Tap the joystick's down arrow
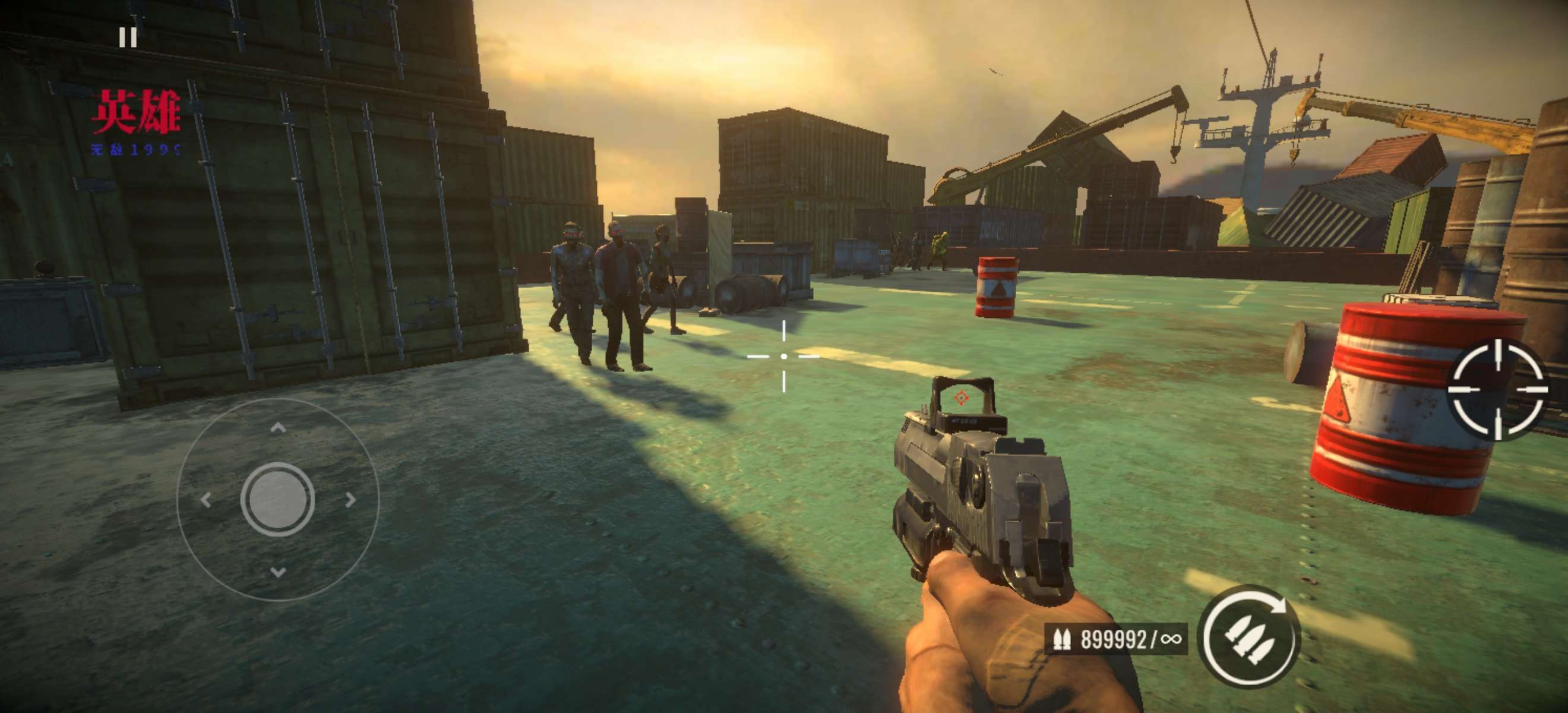Screen dimensions: 1568x713 click(x=278, y=572)
